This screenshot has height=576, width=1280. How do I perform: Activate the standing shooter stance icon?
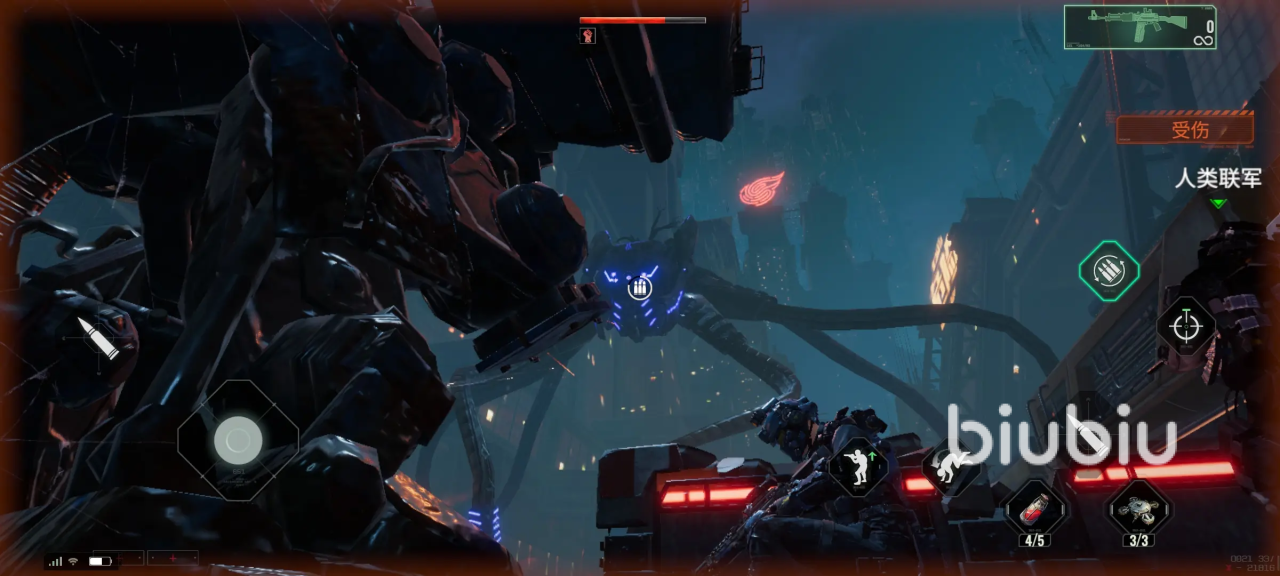click(x=858, y=466)
